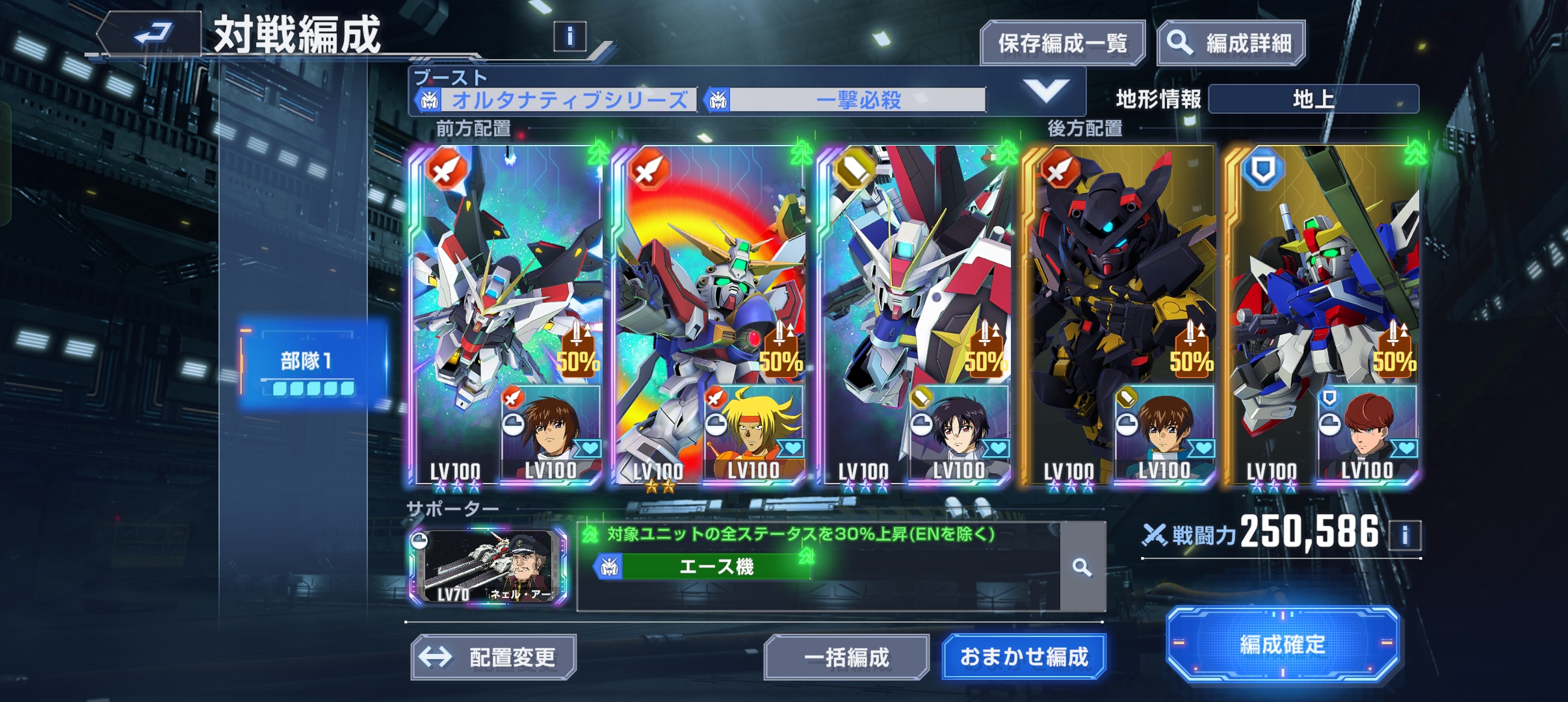Open the 保存編成一覧 saved formations list
1568x702 pixels.
coord(1062,44)
